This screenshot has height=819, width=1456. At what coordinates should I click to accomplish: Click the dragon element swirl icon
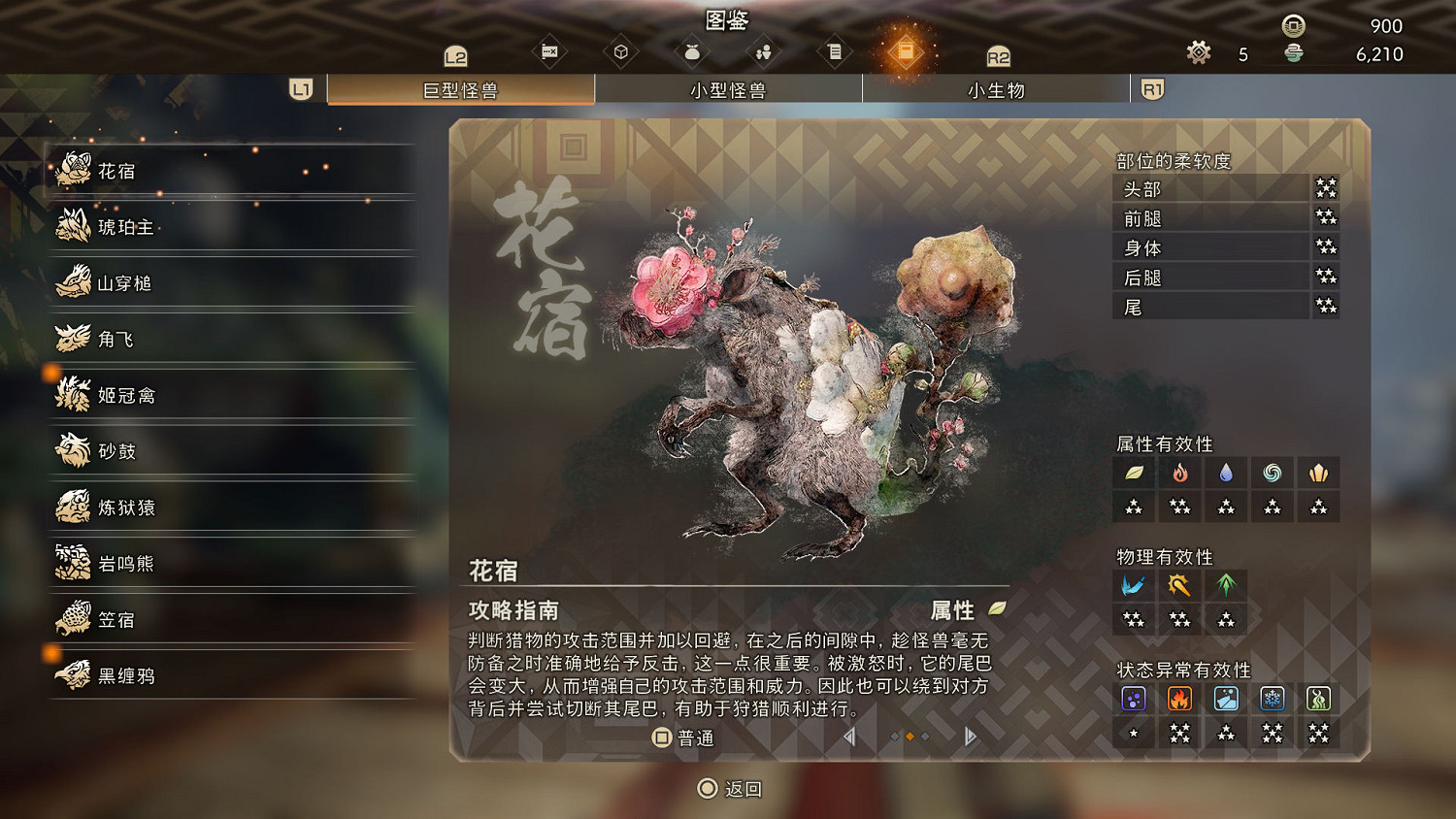pyautogui.click(x=1272, y=473)
